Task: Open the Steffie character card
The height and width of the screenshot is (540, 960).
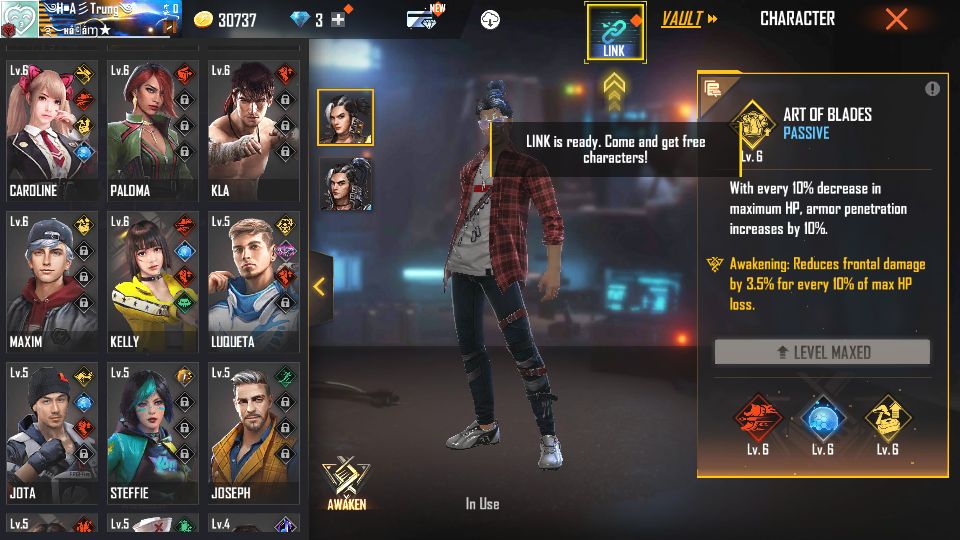Action: (152, 432)
